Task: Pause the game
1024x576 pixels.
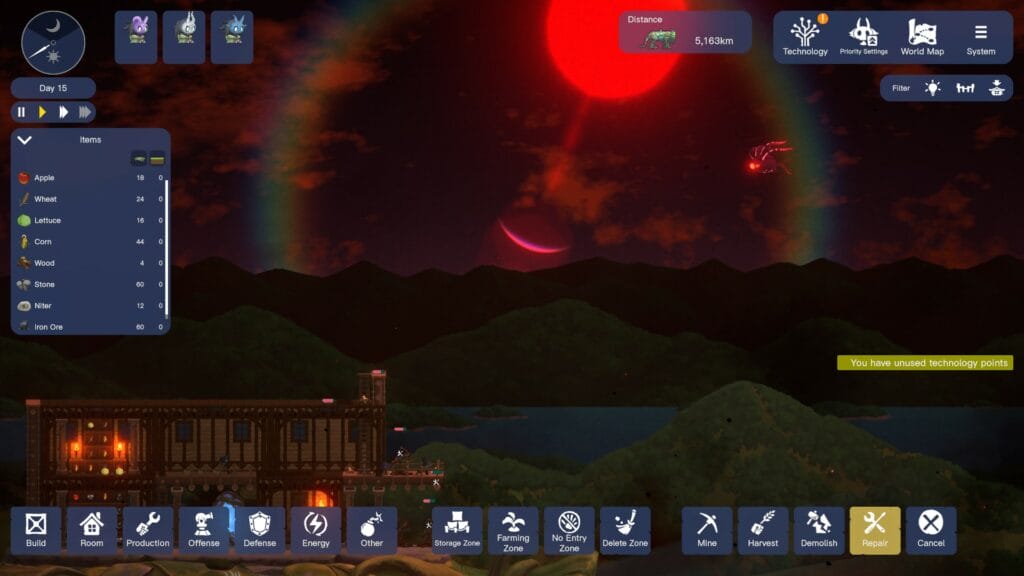Action: click(22, 112)
